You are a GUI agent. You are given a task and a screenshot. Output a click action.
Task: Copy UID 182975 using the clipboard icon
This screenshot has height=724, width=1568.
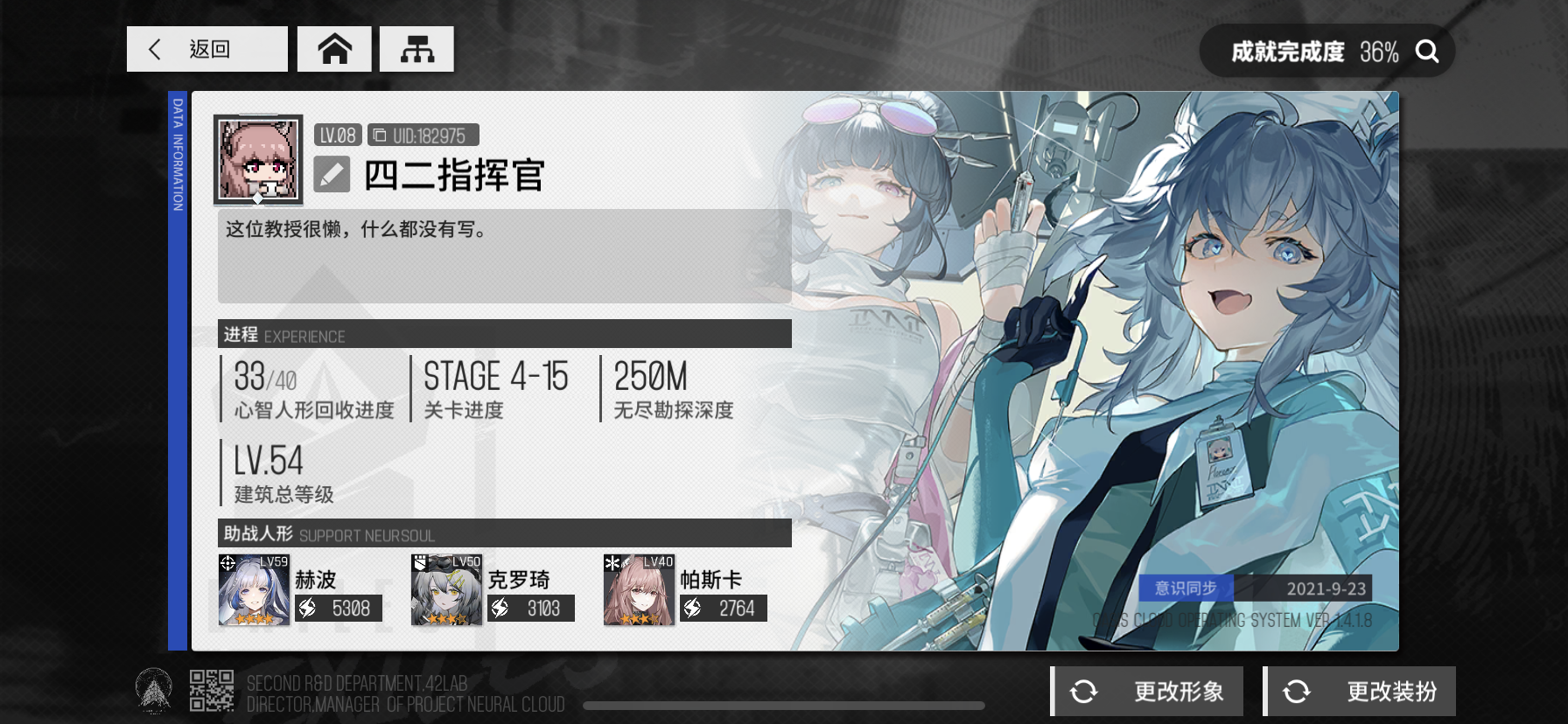pos(381,135)
